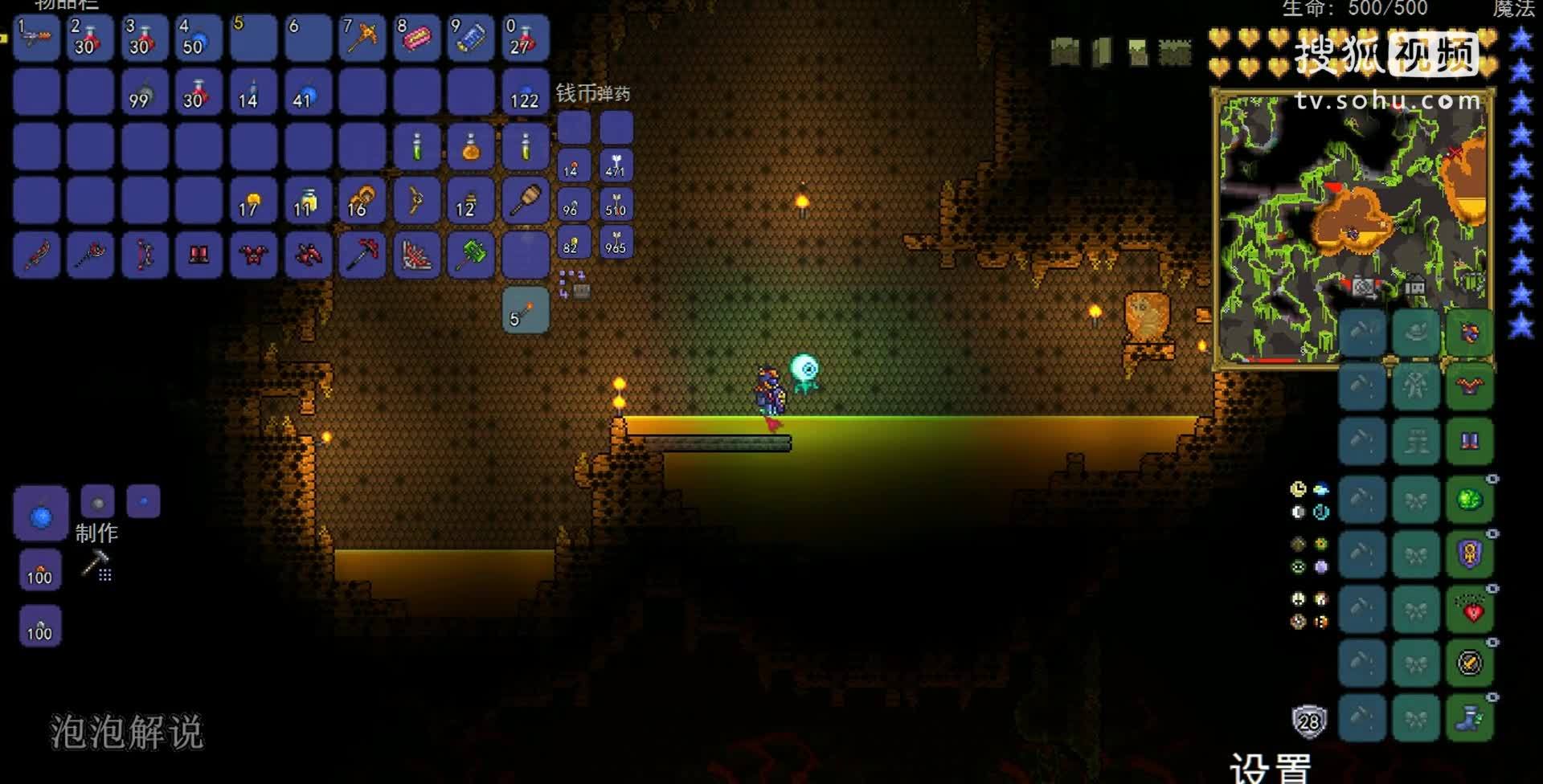Select the red boots in the inventory
The height and width of the screenshot is (784, 1543).
click(199, 255)
